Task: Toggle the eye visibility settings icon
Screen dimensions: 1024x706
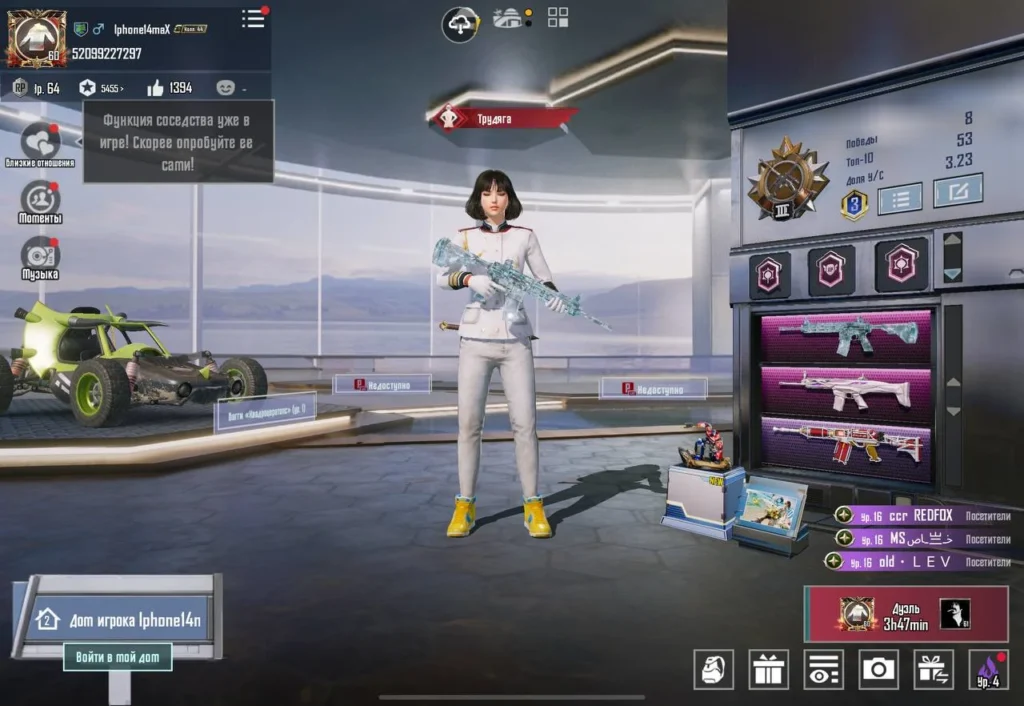Action: point(823,669)
